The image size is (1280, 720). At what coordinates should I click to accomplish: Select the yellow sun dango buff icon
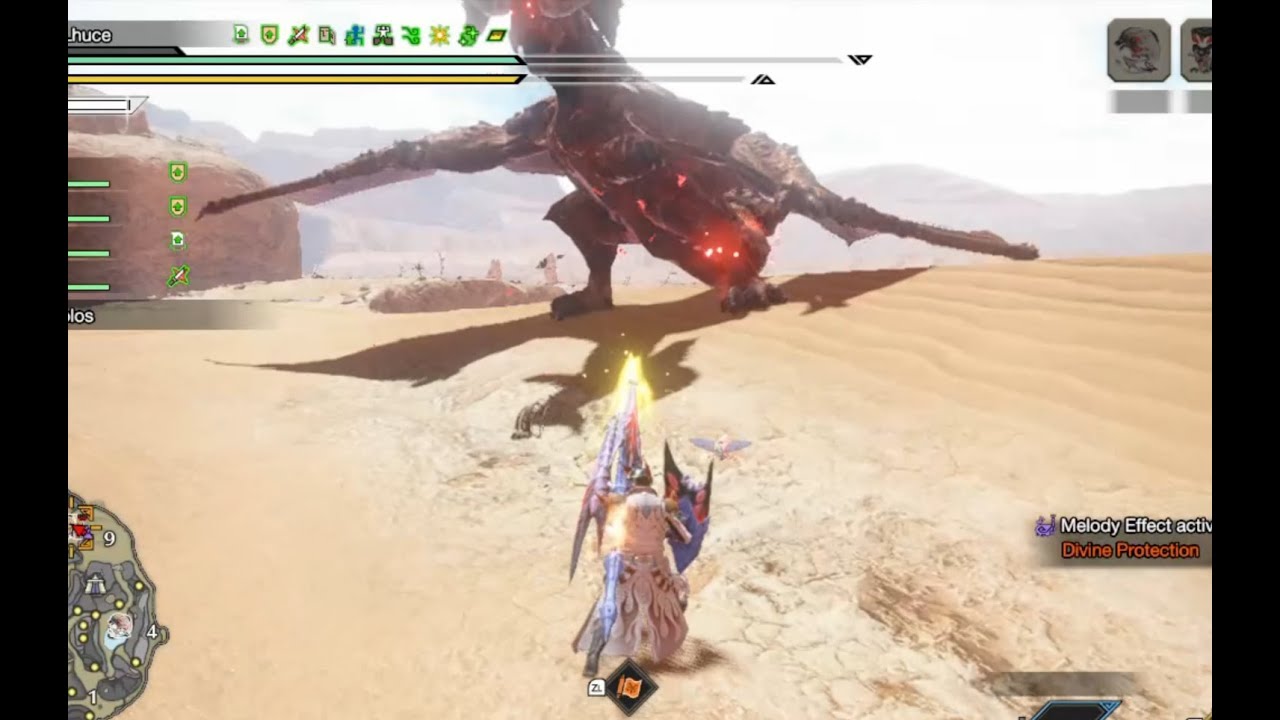pyautogui.click(x=440, y=34)
